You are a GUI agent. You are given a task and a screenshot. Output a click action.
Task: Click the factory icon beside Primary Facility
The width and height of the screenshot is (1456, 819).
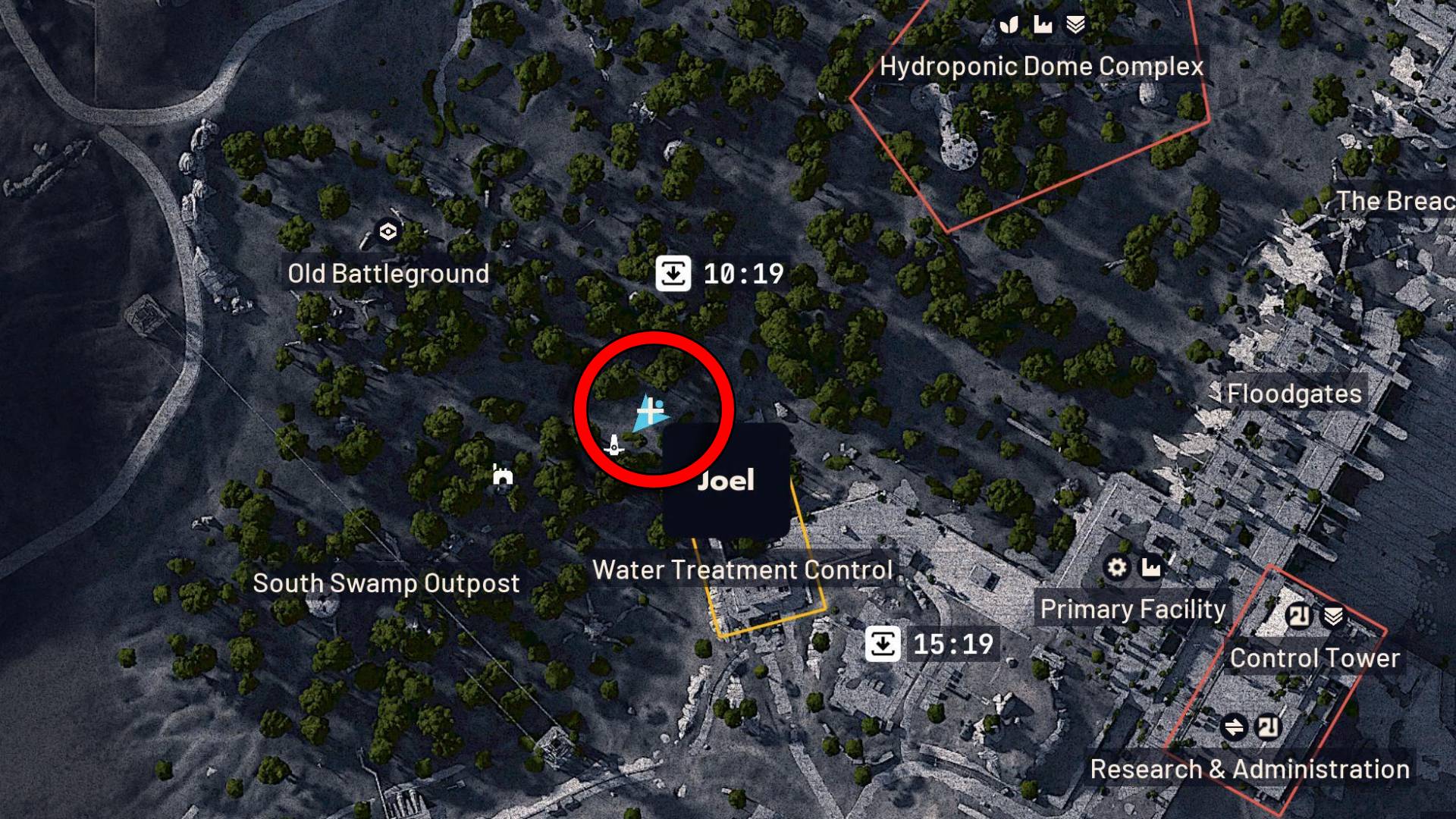tap(1151, 567)
